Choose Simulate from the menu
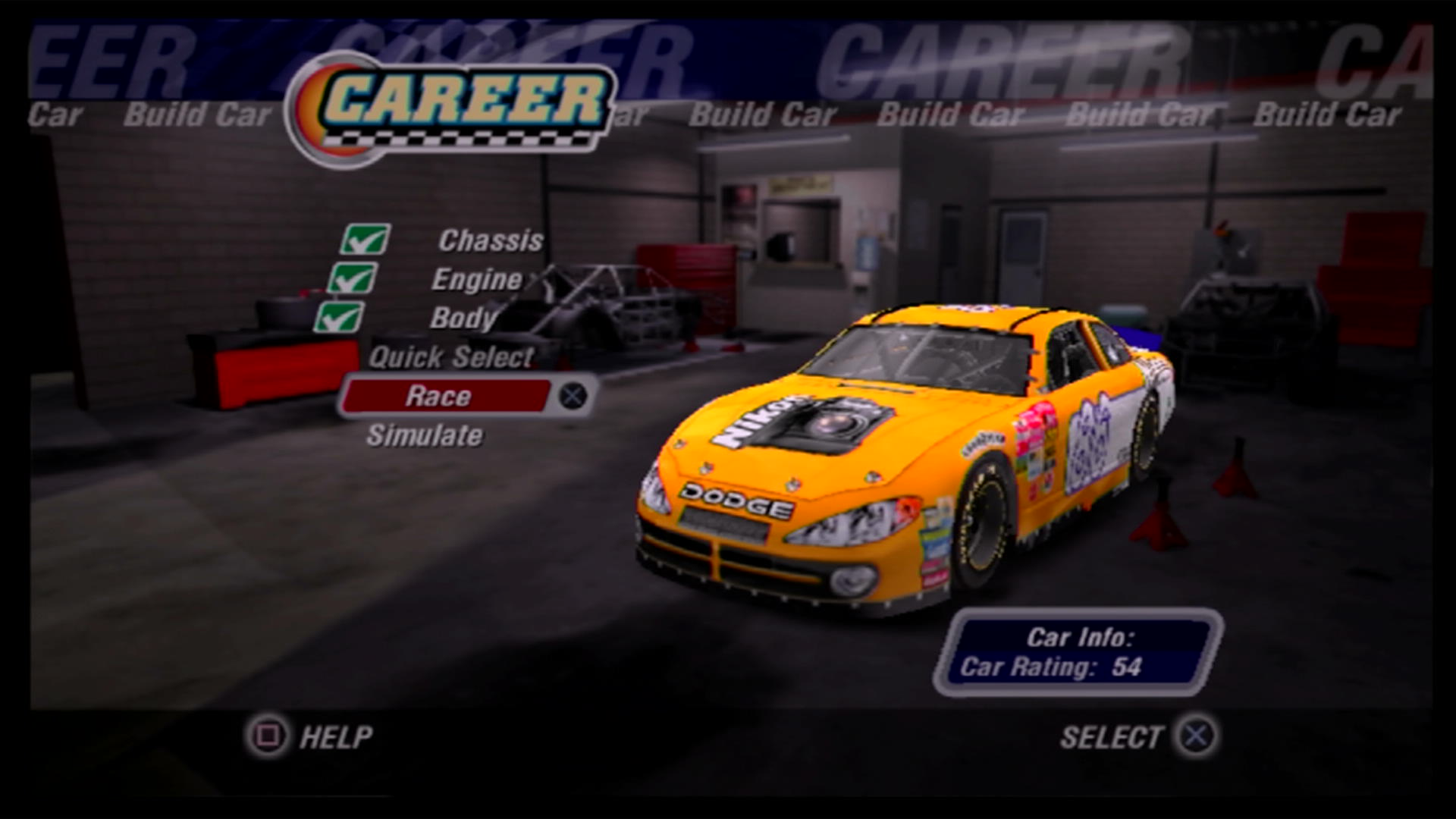The width and height of the screenshot is (1456, 819). click(425, 435)
